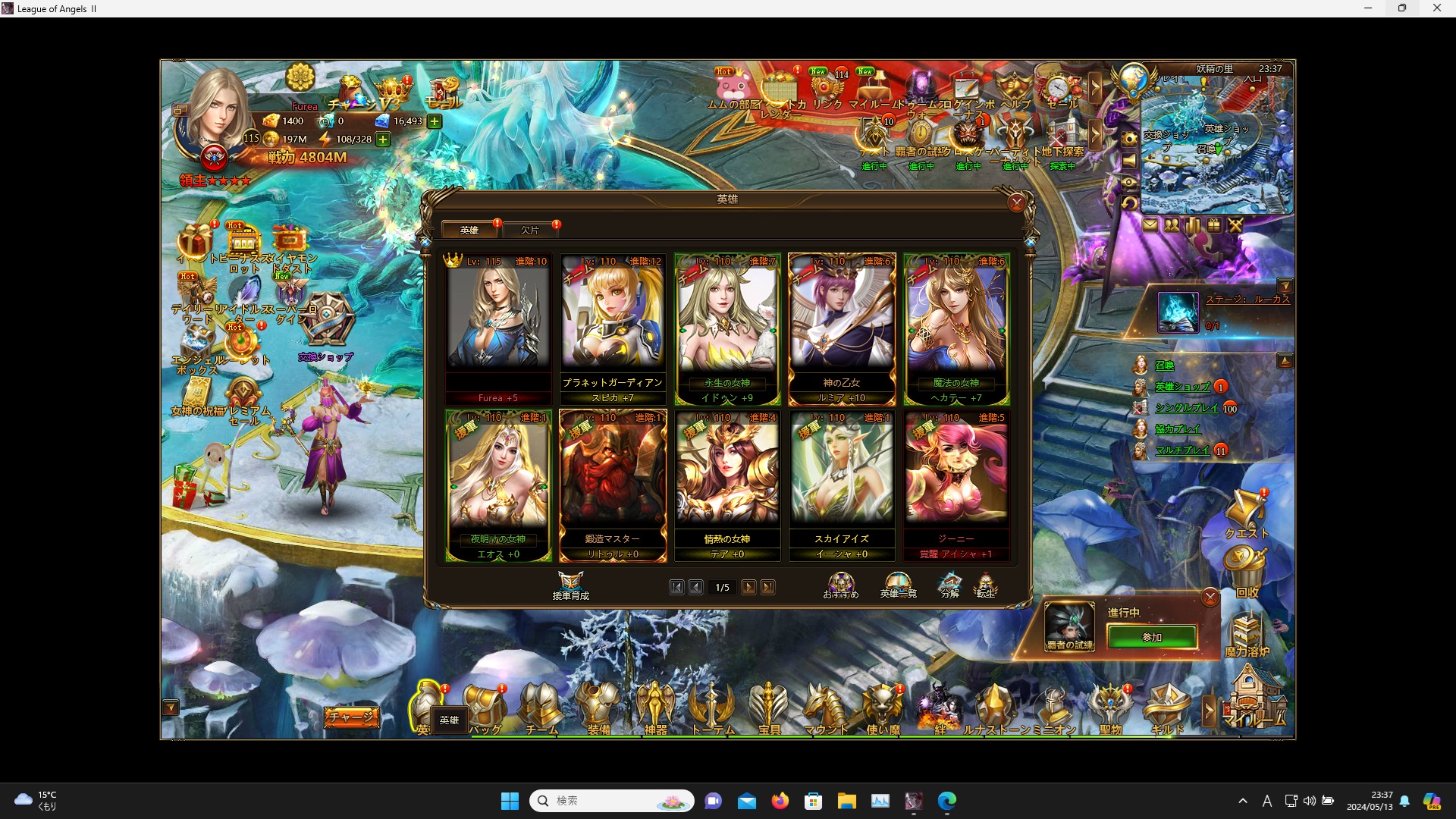Screen dimensions: 1456x819
Task: Collapse the summon menu with its triangle arrow
Action: click(x=1285, y=360)
